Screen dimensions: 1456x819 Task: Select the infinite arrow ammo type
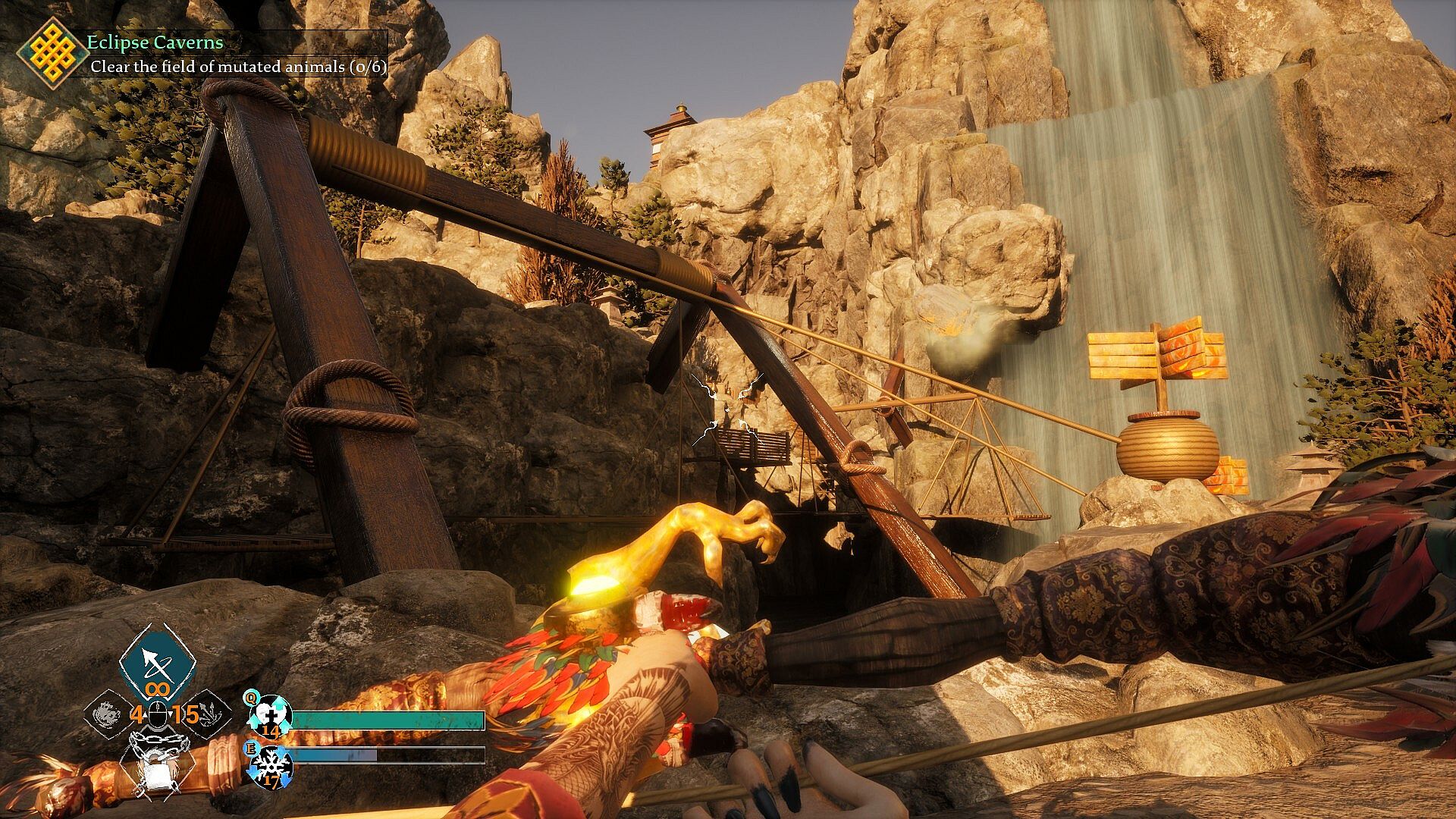158,665
